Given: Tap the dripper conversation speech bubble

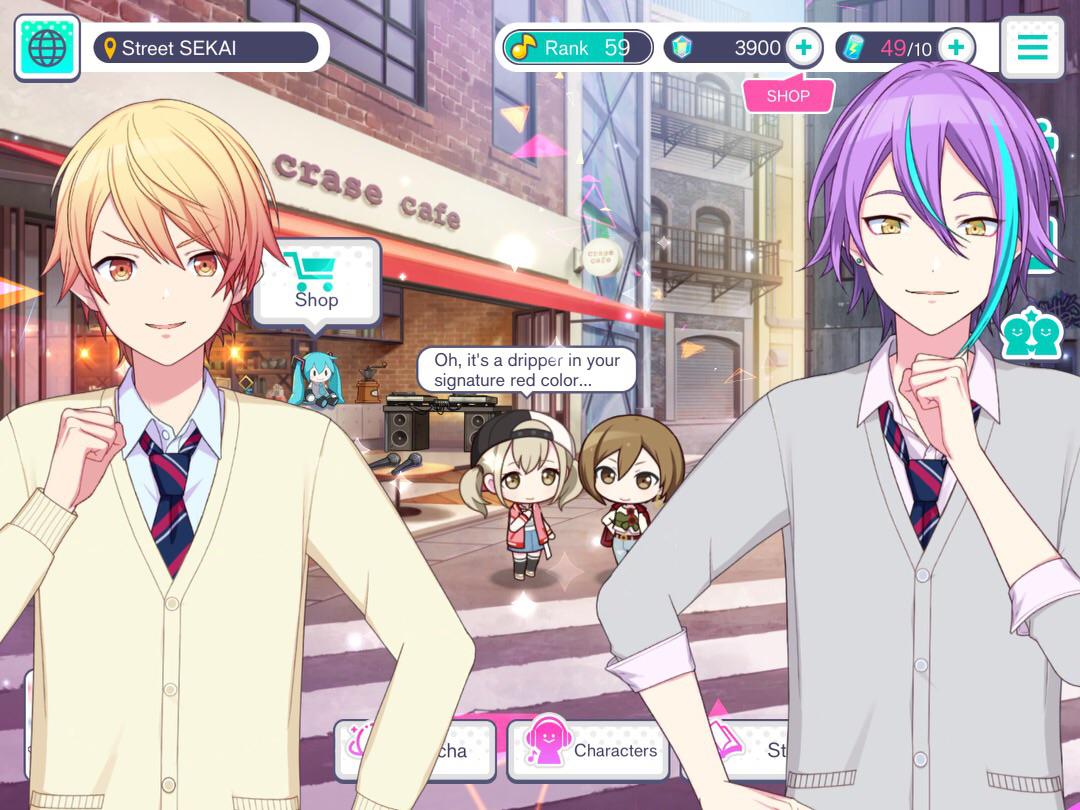Looking at the screenshot, I should point(526,370).
